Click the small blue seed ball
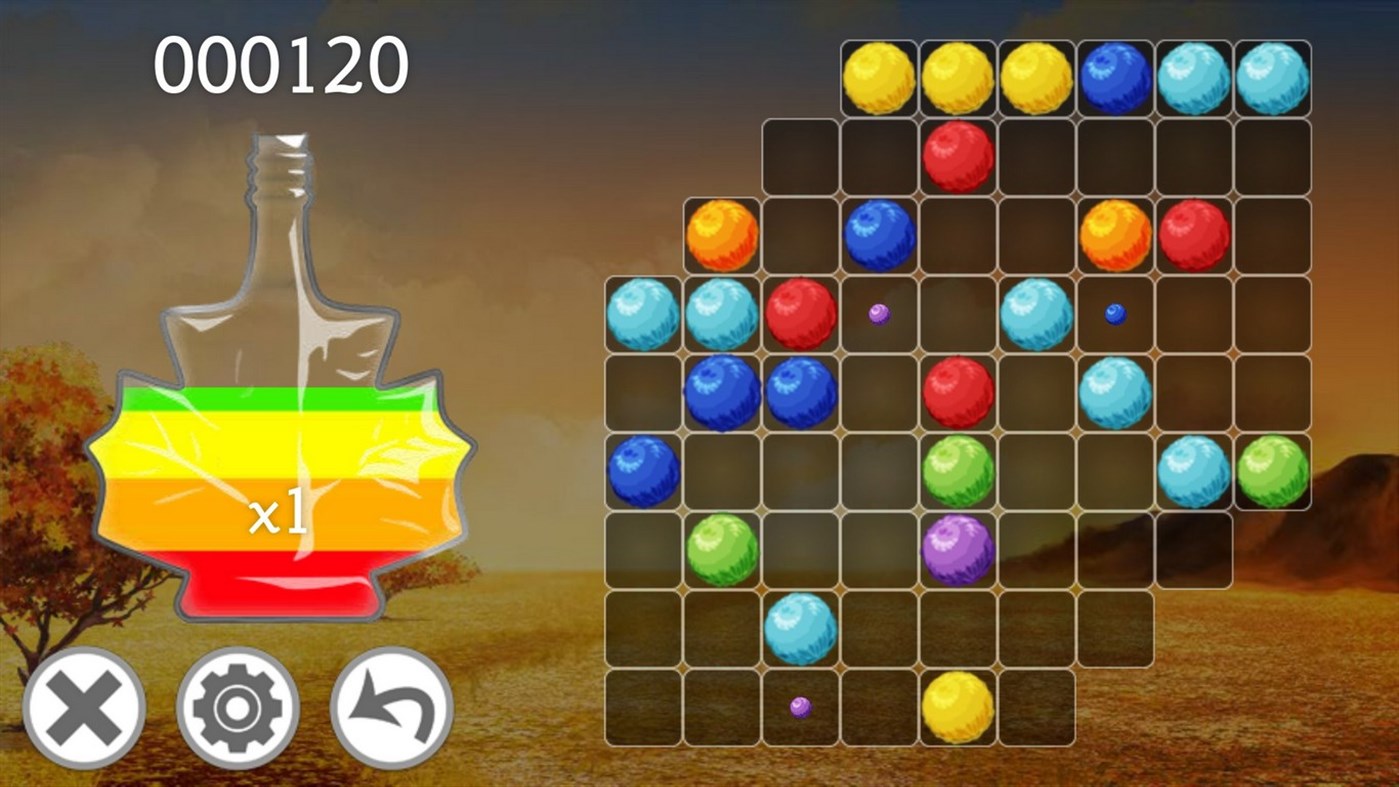The width and height of the screenshot is (1399, 787). pyautogui.click(x=1113, y=313)
